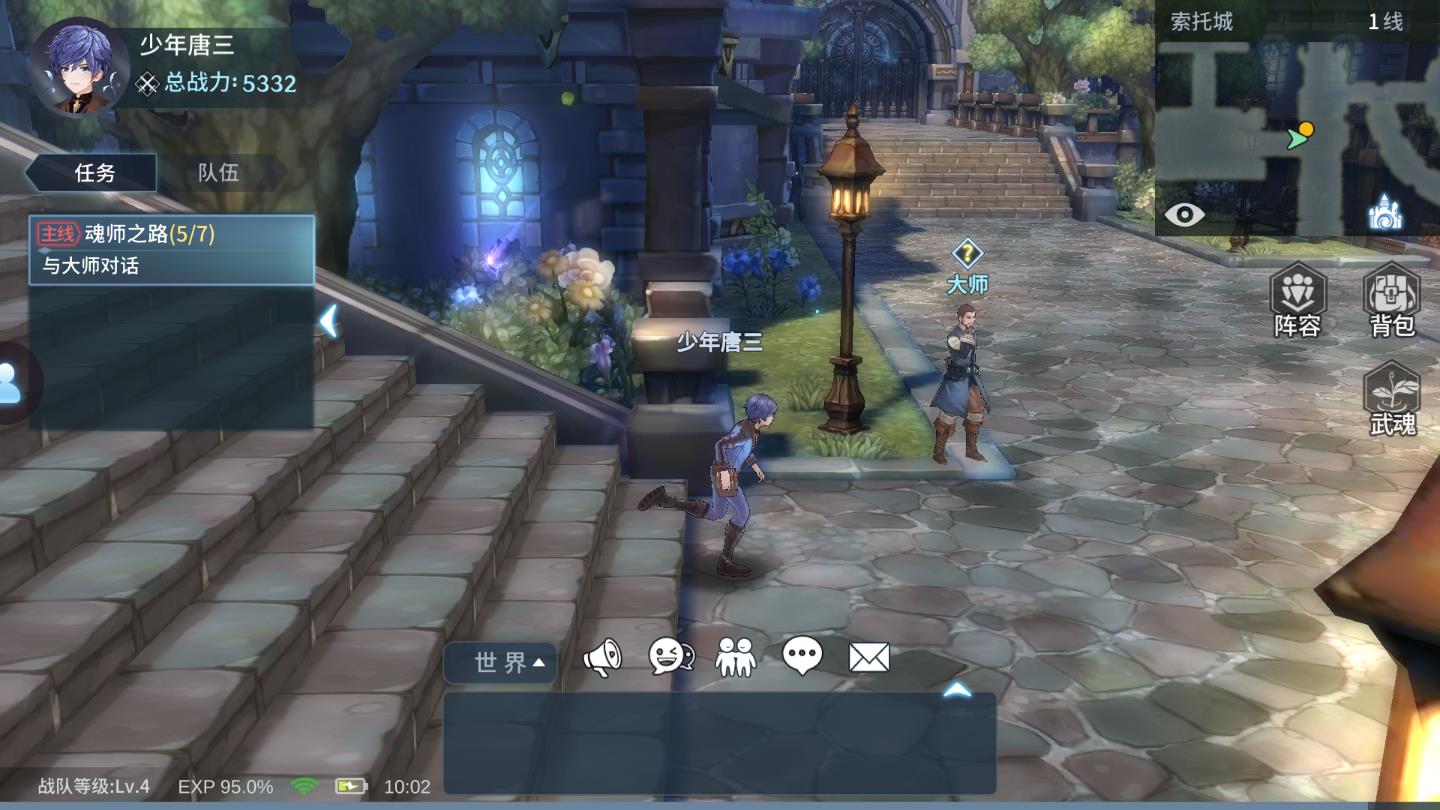
Task: Open the speech bubble chat icon
Action: point(802,657)
